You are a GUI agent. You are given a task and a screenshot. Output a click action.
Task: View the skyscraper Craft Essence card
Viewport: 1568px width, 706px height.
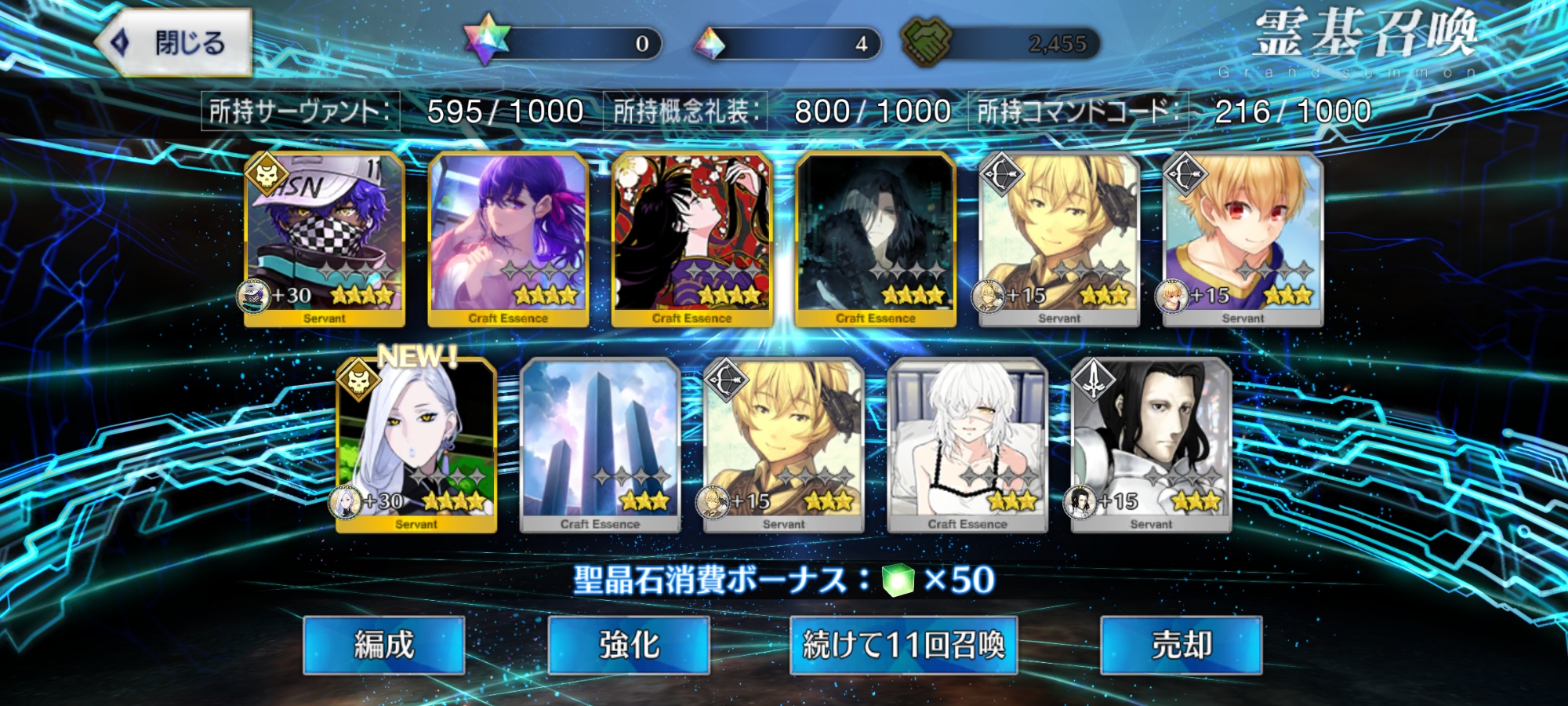(600, 445)
